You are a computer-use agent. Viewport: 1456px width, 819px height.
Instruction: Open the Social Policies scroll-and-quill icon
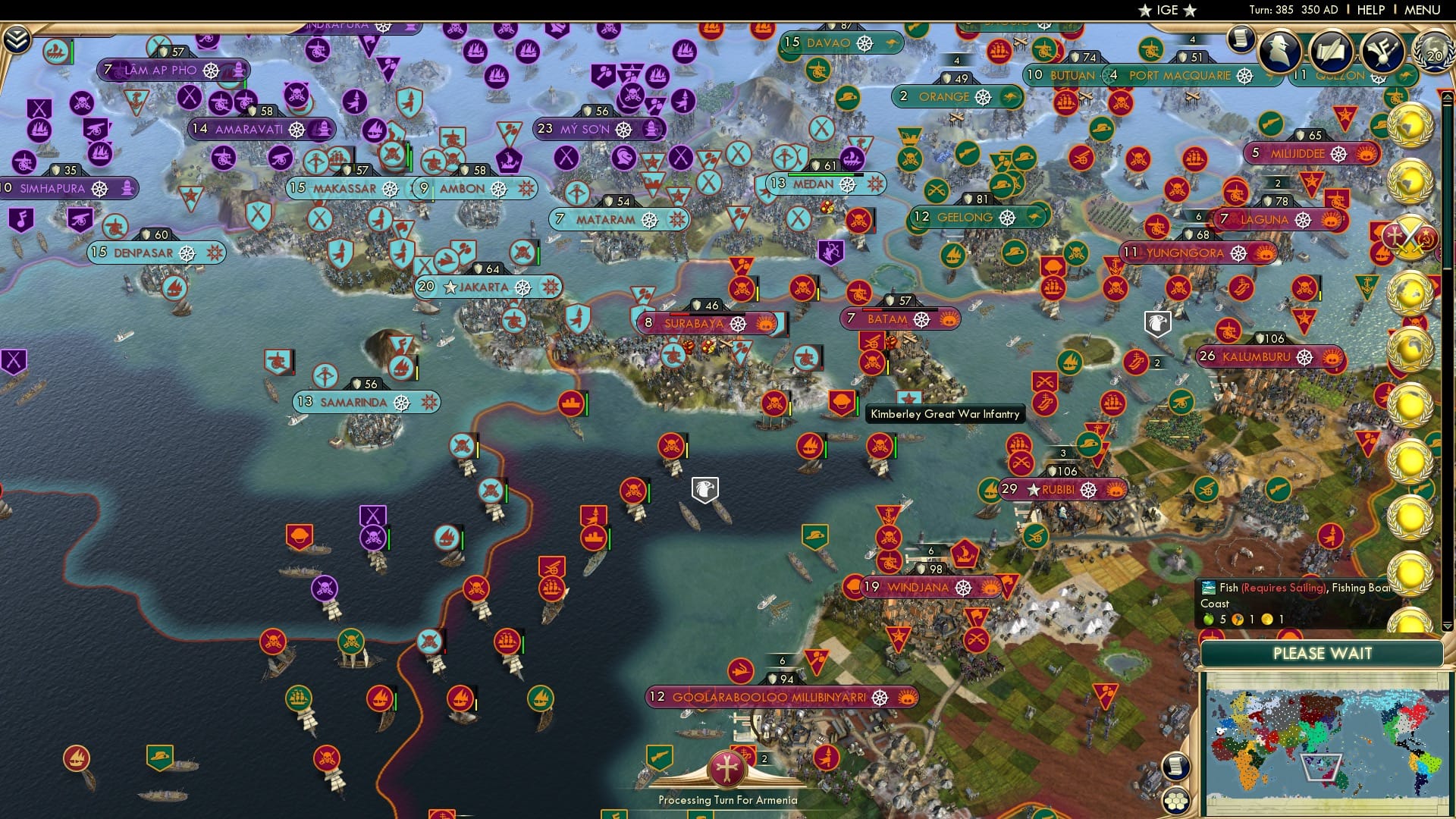1332,51
